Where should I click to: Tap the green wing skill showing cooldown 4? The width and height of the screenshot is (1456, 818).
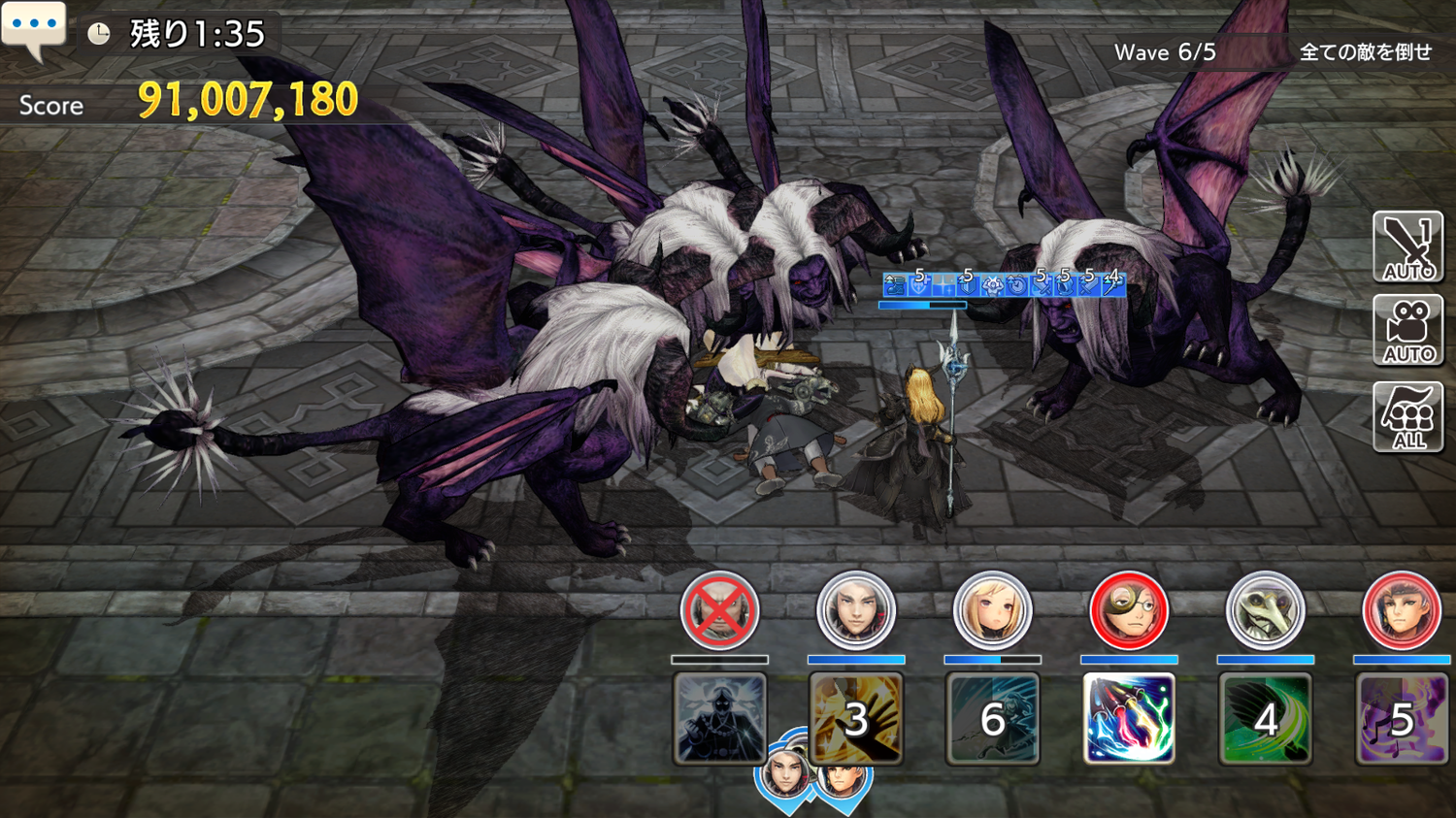coord(1265,719)
